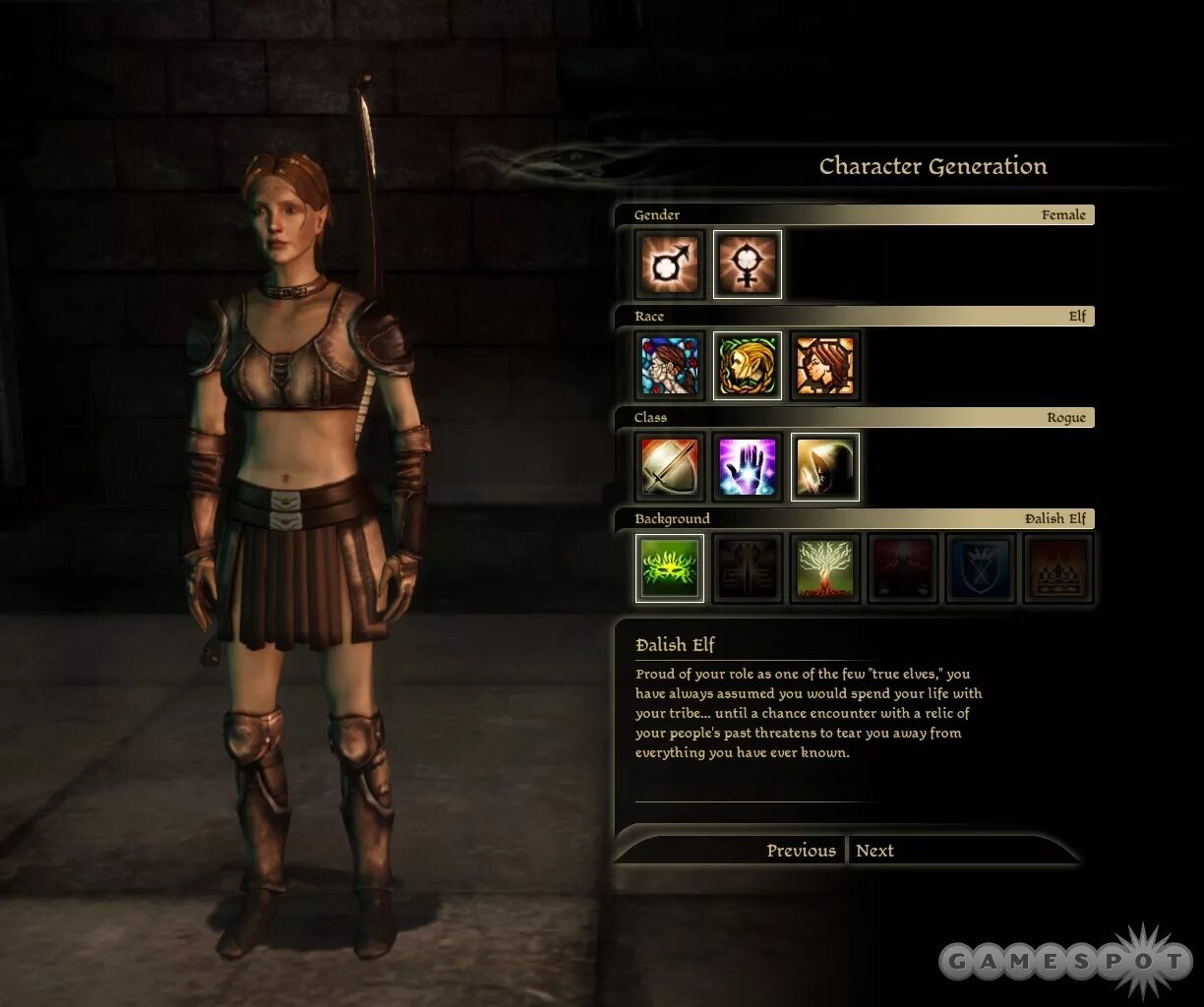Pick the Human race portrait

pos(670,366)
